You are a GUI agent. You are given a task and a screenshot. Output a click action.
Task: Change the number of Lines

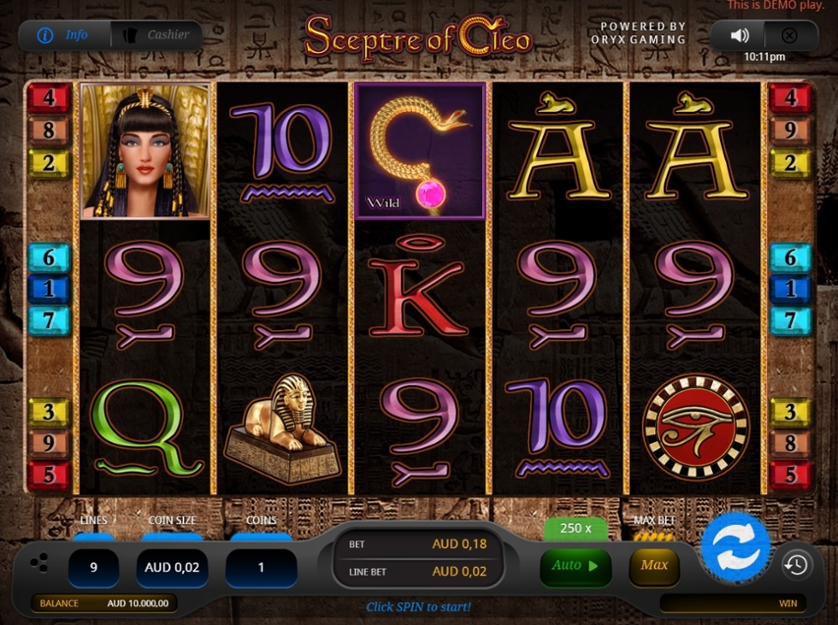point(94,567)
